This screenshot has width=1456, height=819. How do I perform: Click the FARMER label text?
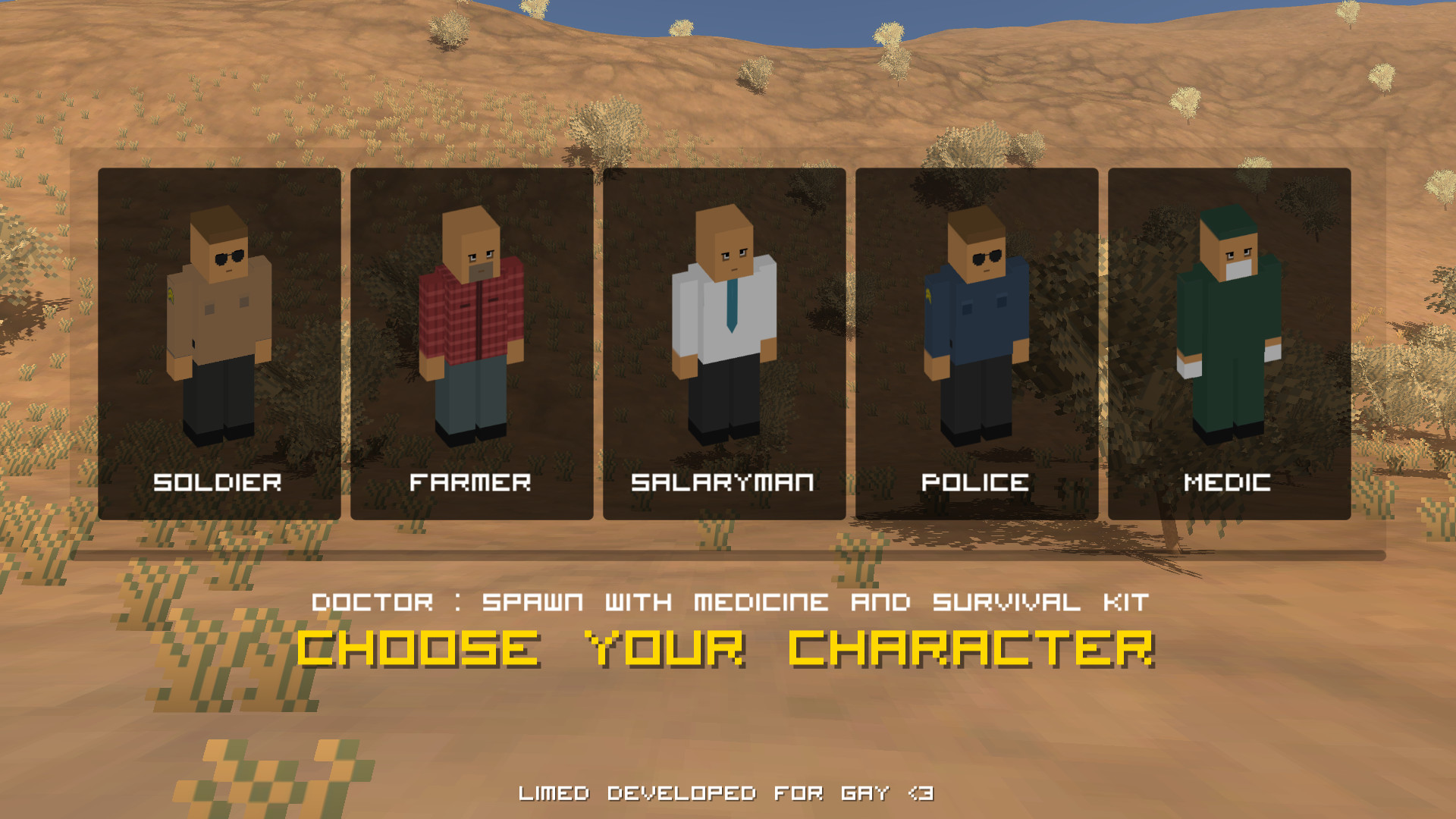click(471, 482)
